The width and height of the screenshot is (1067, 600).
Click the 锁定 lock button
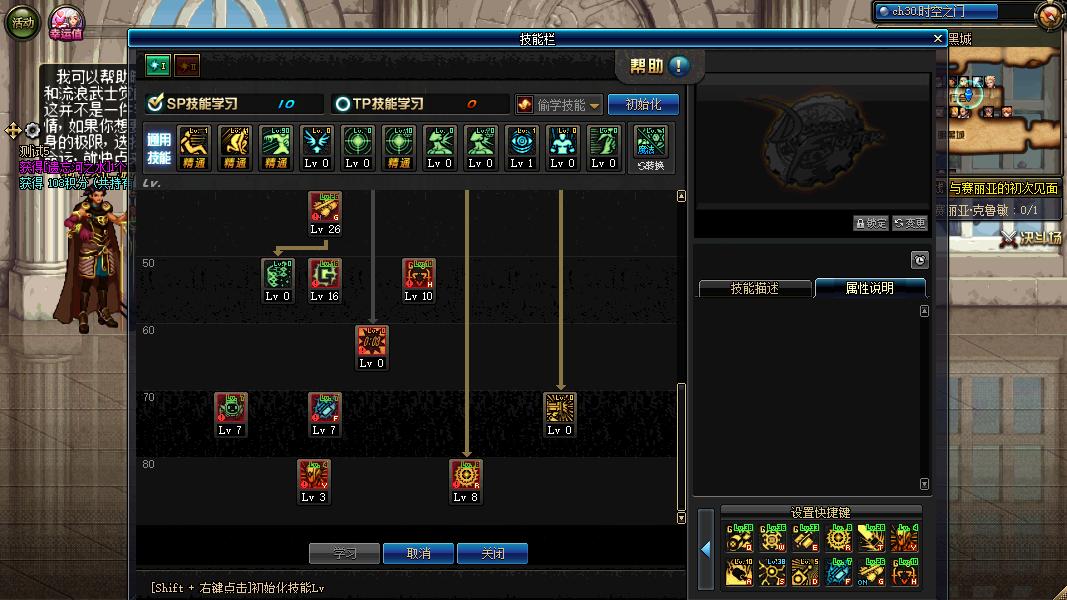pyautogui.click(x=870, y=223)
